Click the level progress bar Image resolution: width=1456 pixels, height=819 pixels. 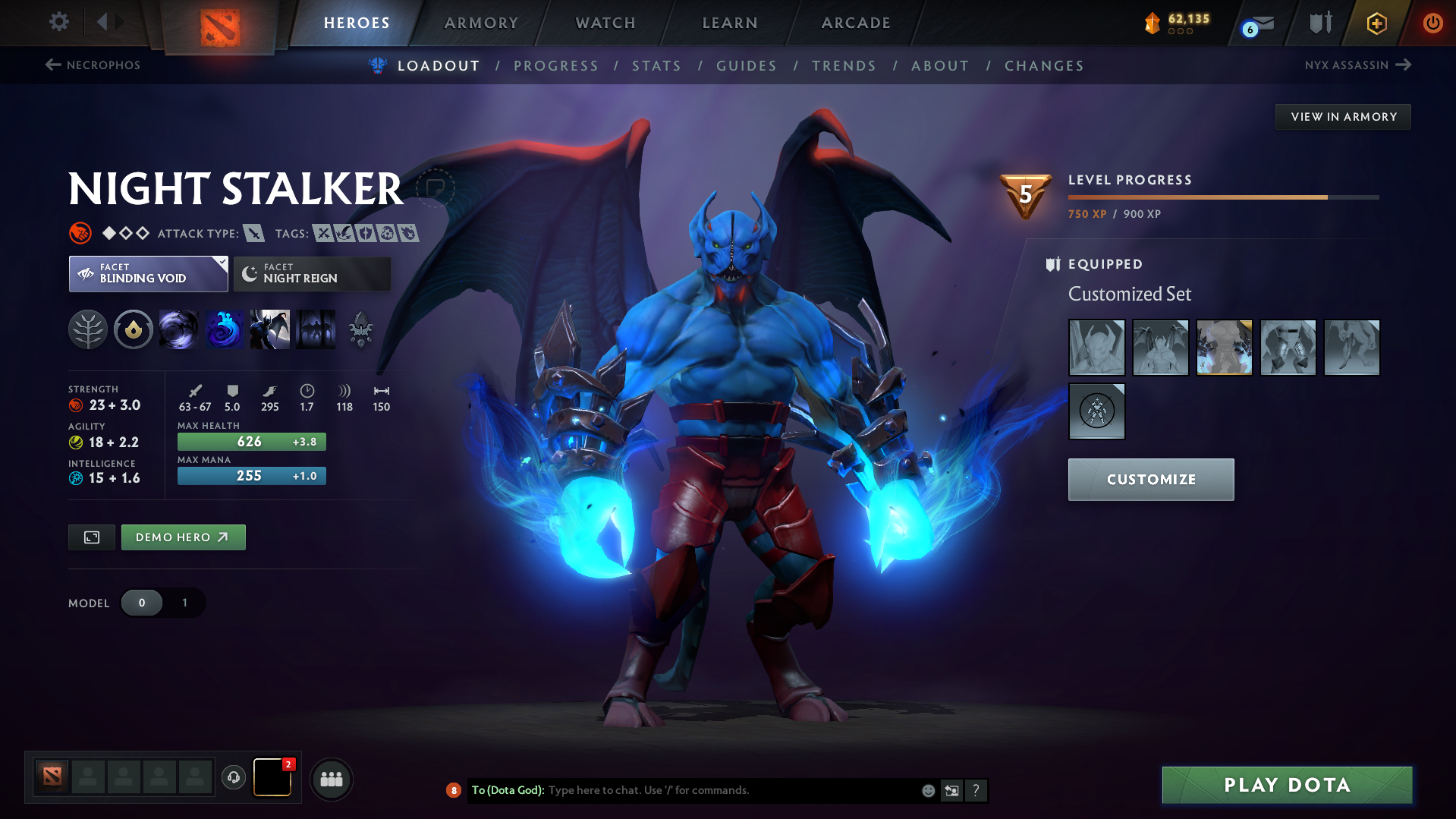point(1223,197)
